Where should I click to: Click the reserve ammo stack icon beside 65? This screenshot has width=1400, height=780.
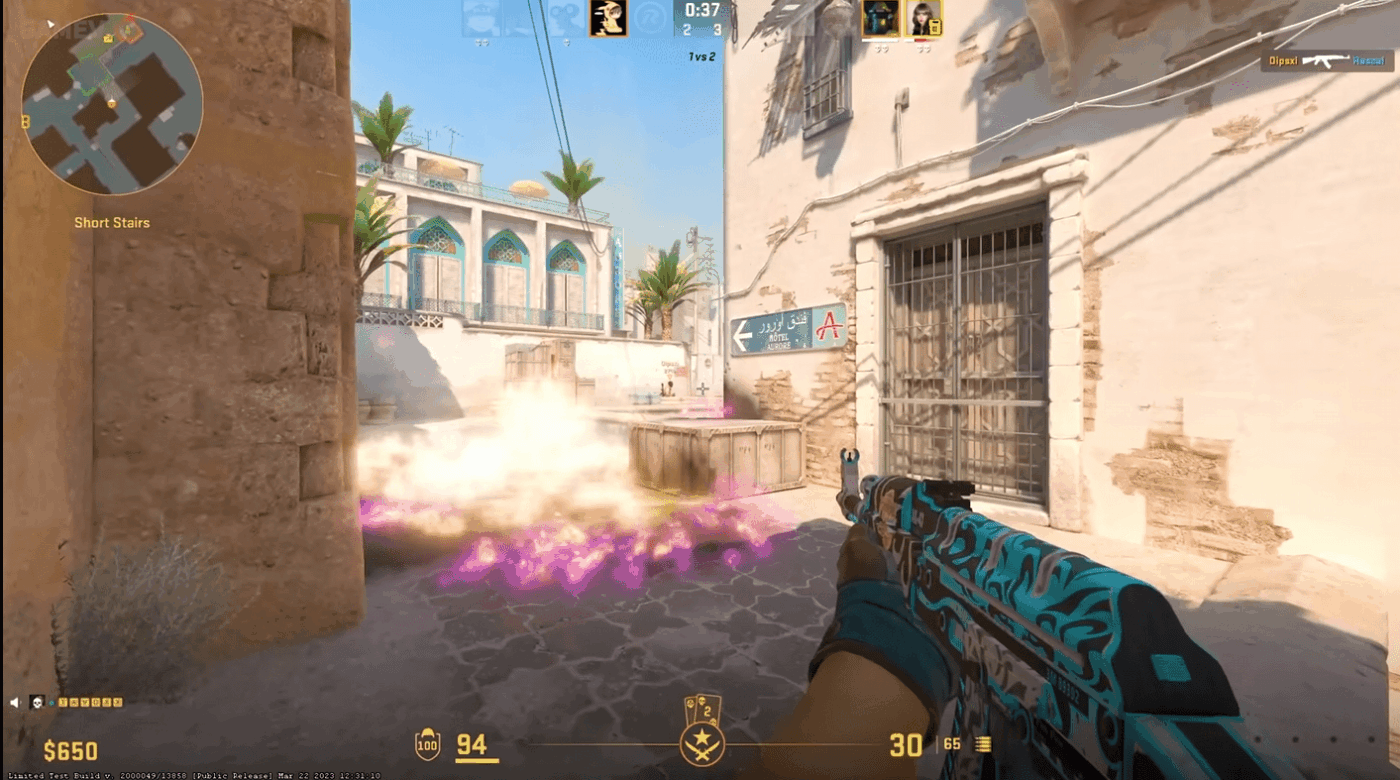click(x=985, y=744)
